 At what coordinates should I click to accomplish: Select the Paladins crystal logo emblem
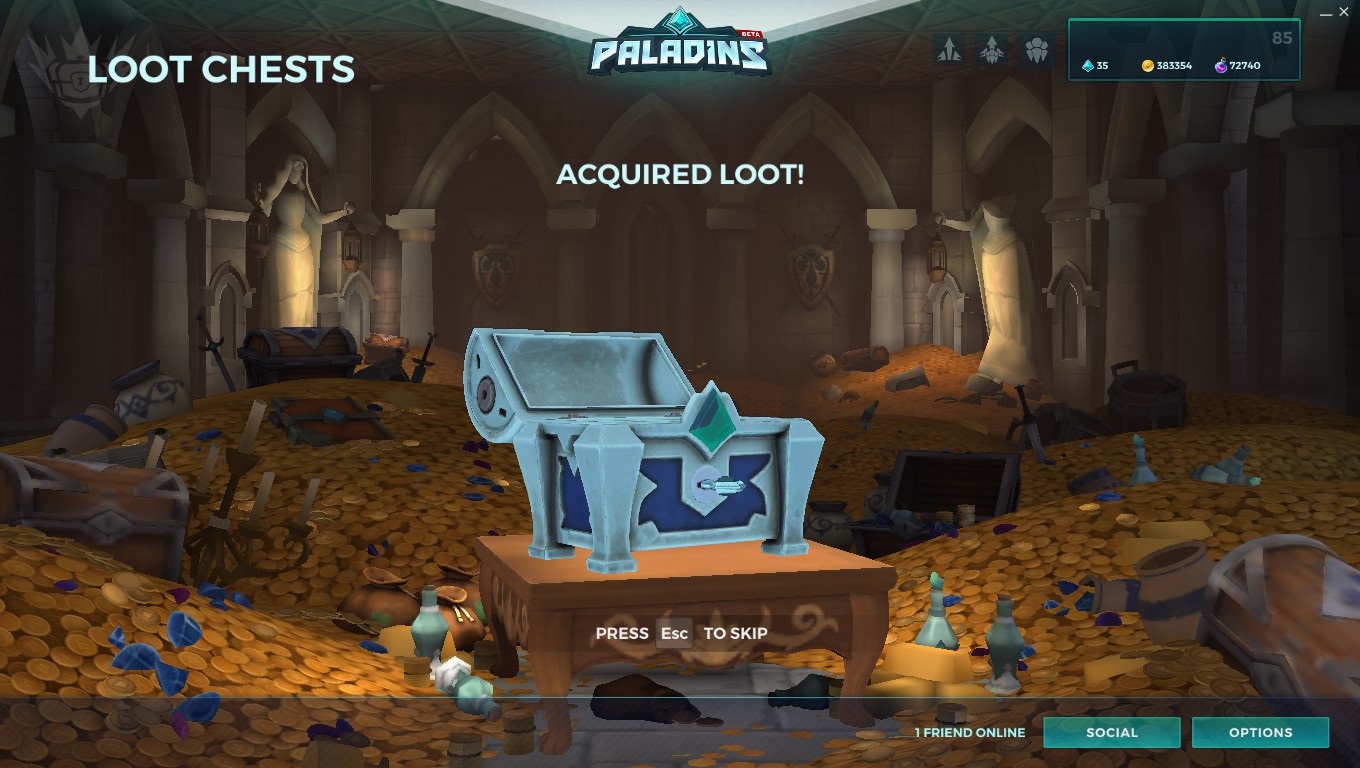click(679, 20)
